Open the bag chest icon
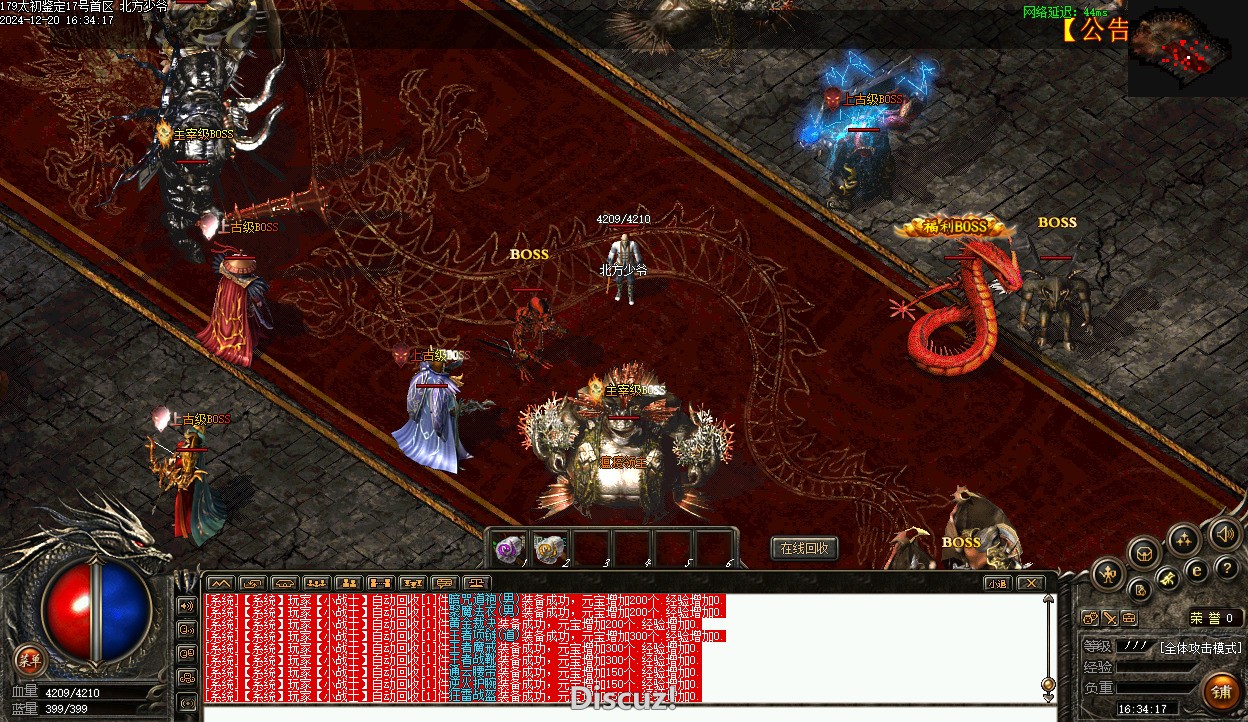The image size is (1248, 722). 1145,552
